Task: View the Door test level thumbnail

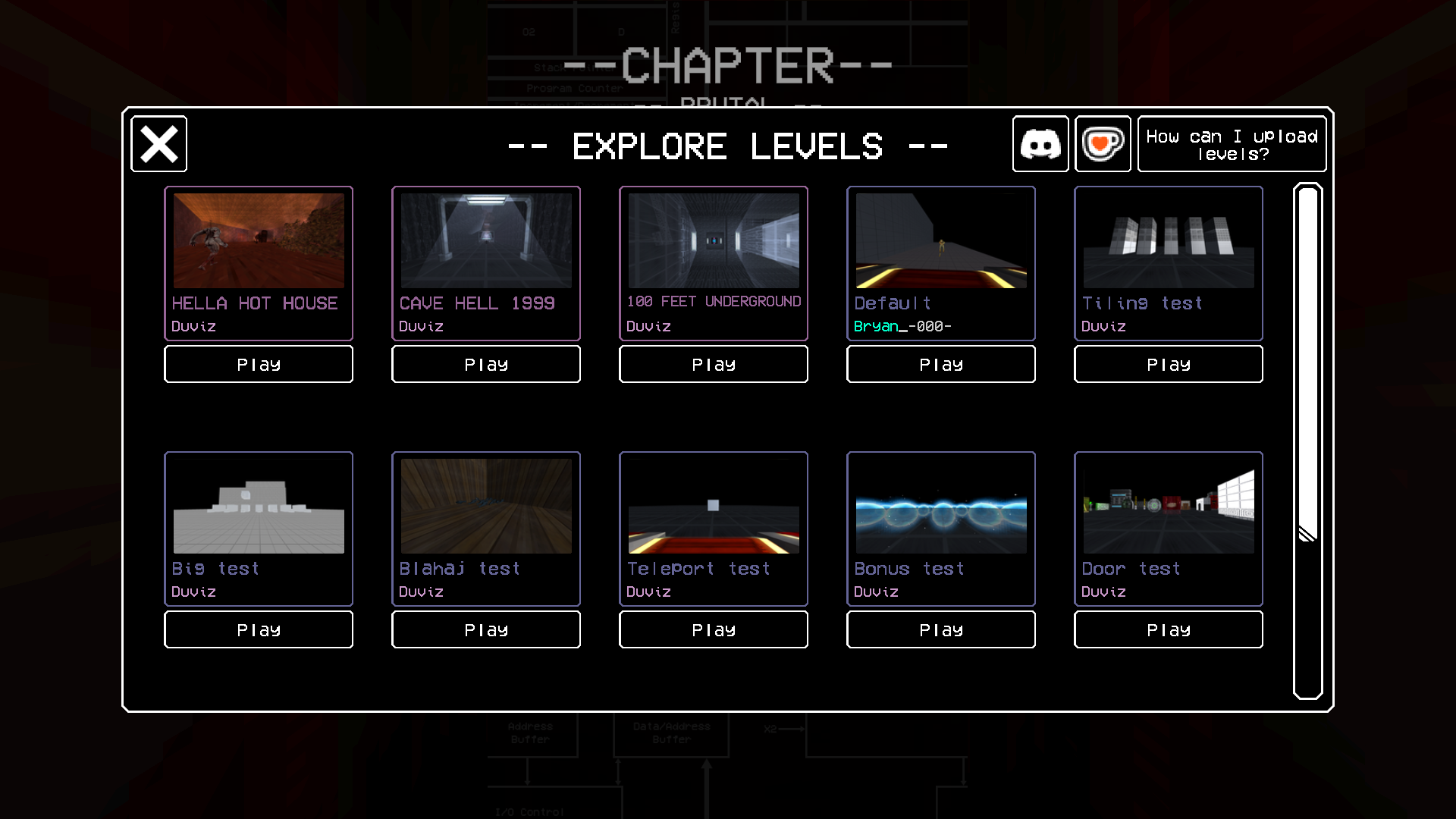Action: (1168, 507)
